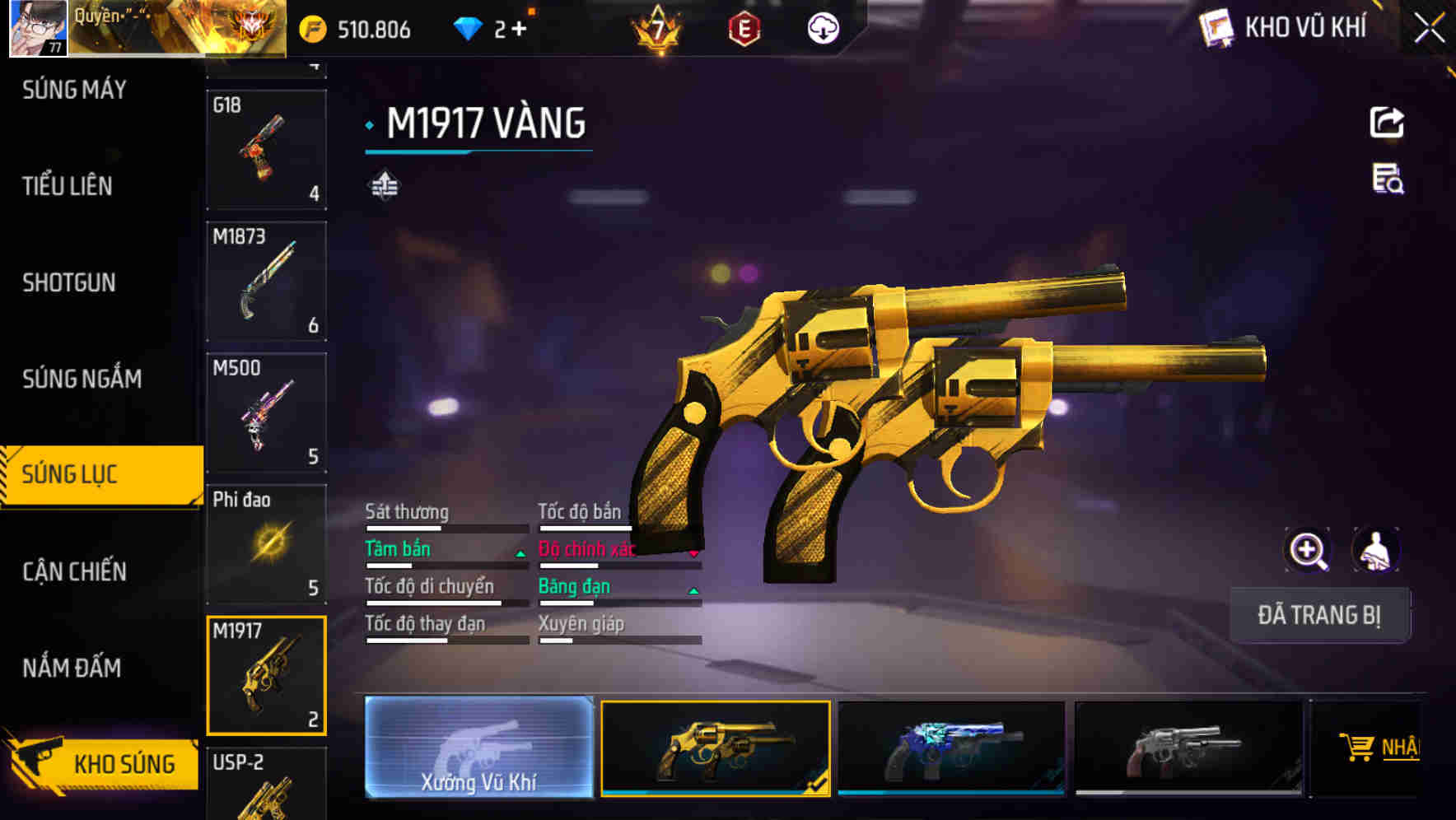The image size is (1456, 820).
Task: Close the weapon armory screen
Action: click(x=1429, y=29)
